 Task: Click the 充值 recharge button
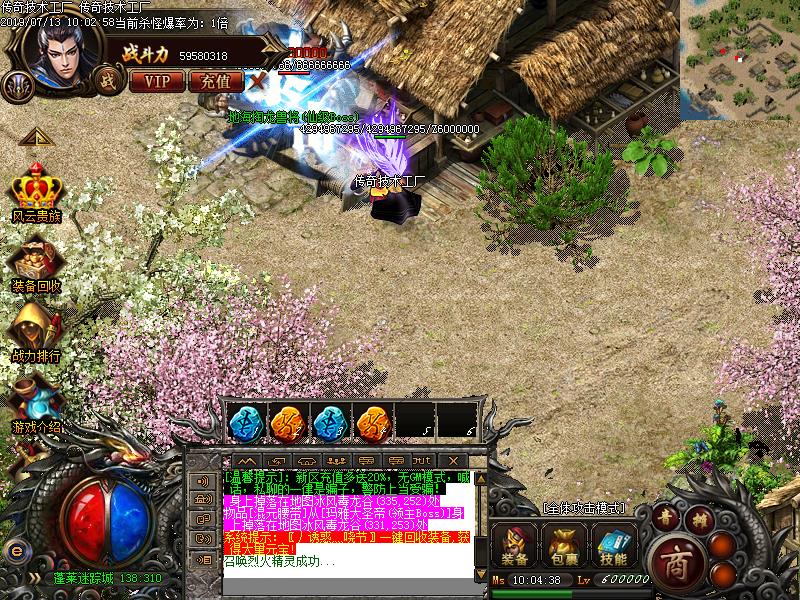coord(214,81)
